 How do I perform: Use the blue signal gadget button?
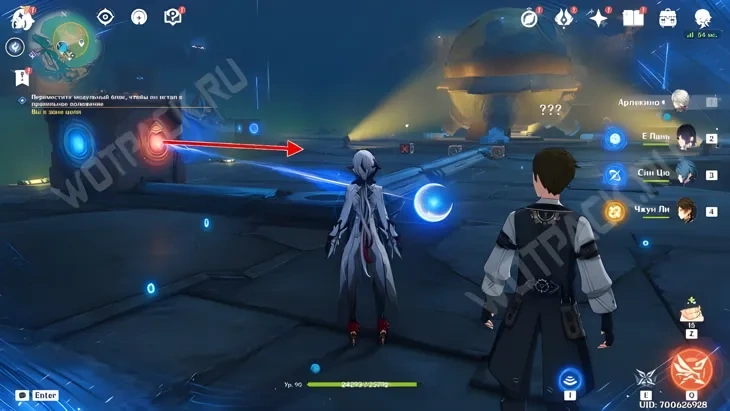click(x=570, y=378)
